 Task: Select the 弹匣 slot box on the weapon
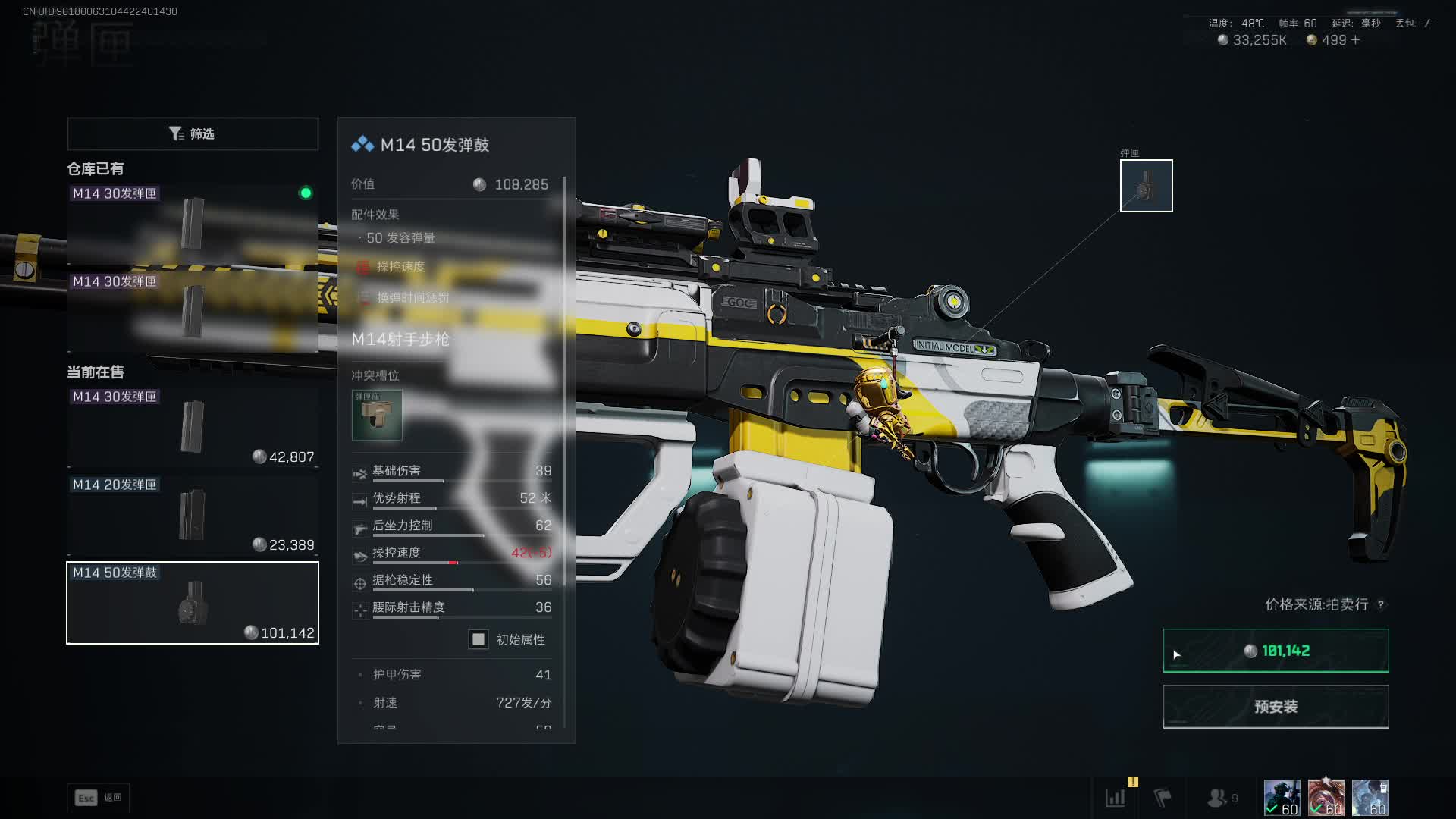tap(1146, 186)
